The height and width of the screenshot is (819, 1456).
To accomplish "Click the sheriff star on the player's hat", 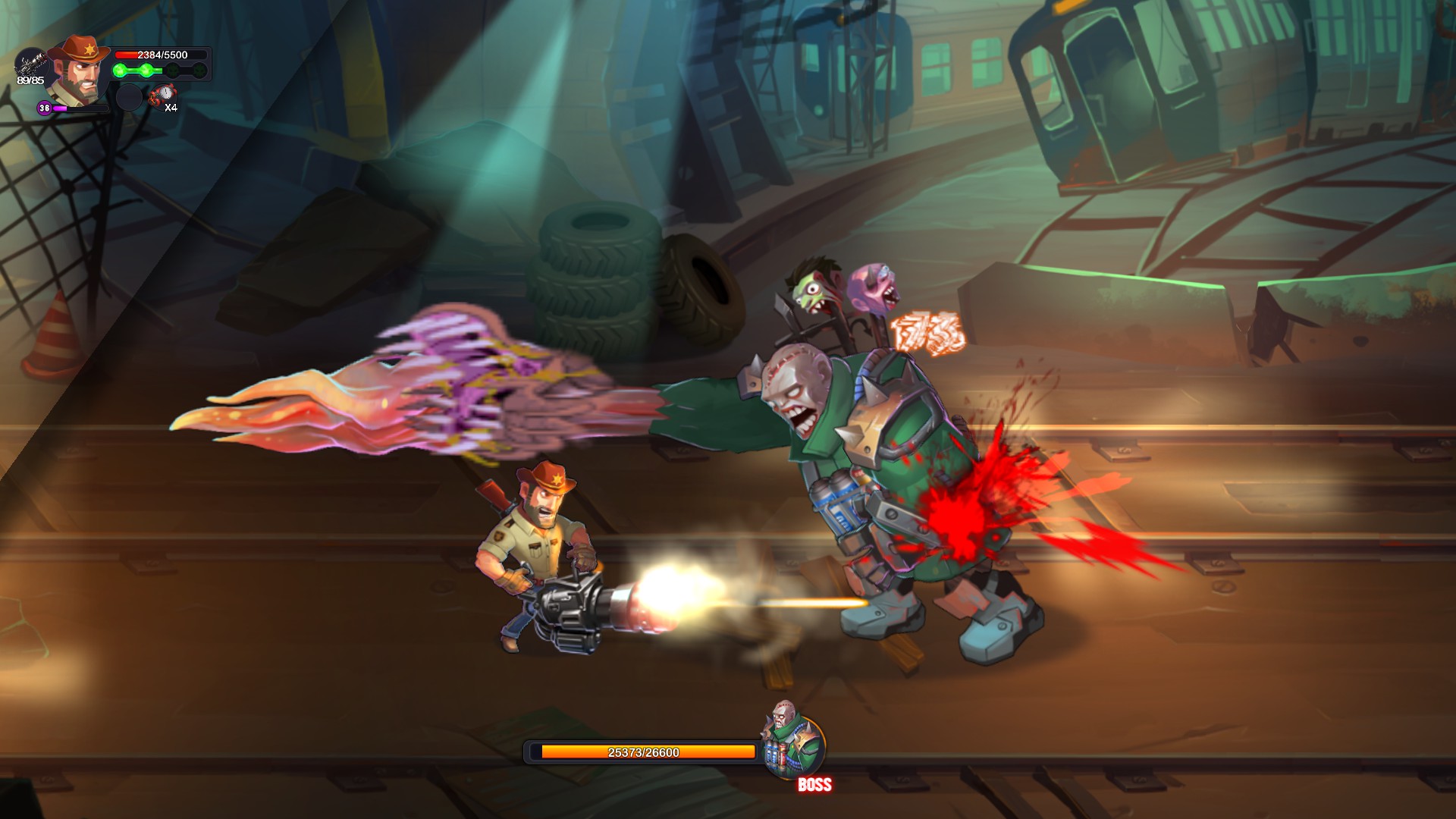I will click(x=89, y=50).
